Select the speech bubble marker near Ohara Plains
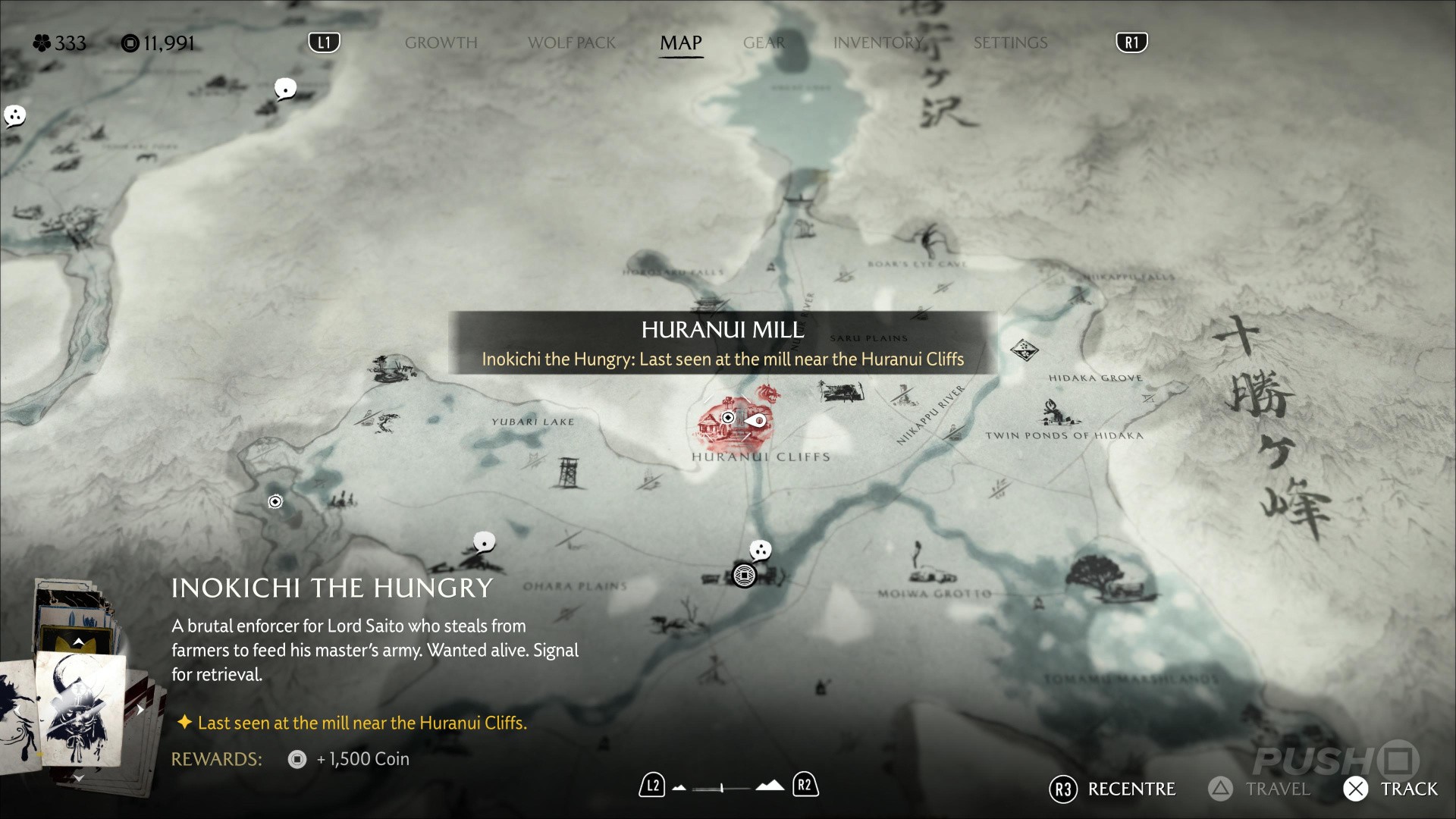The image size is (1456, 819). click(484, 542)
